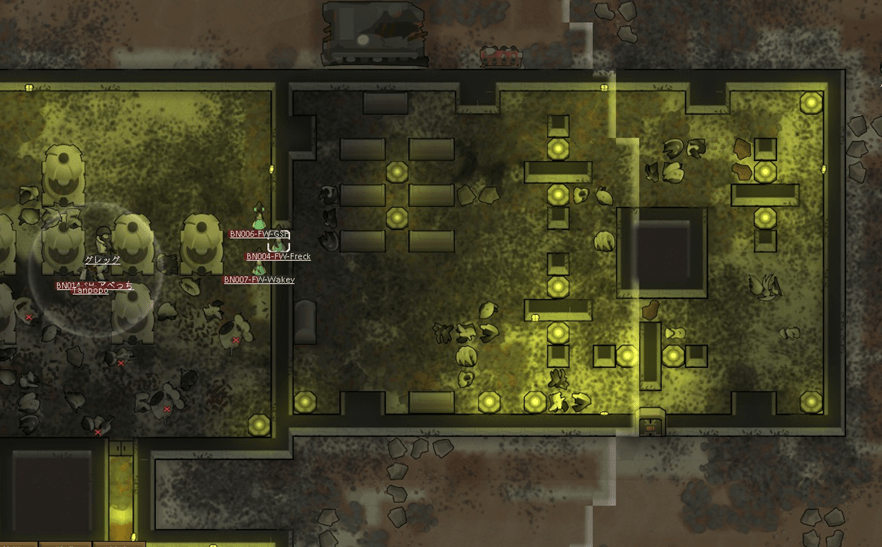This screenshot has width=882, height=547.
Task: Select the unit labeled BN004-FW-Freck
Action: 279,243
